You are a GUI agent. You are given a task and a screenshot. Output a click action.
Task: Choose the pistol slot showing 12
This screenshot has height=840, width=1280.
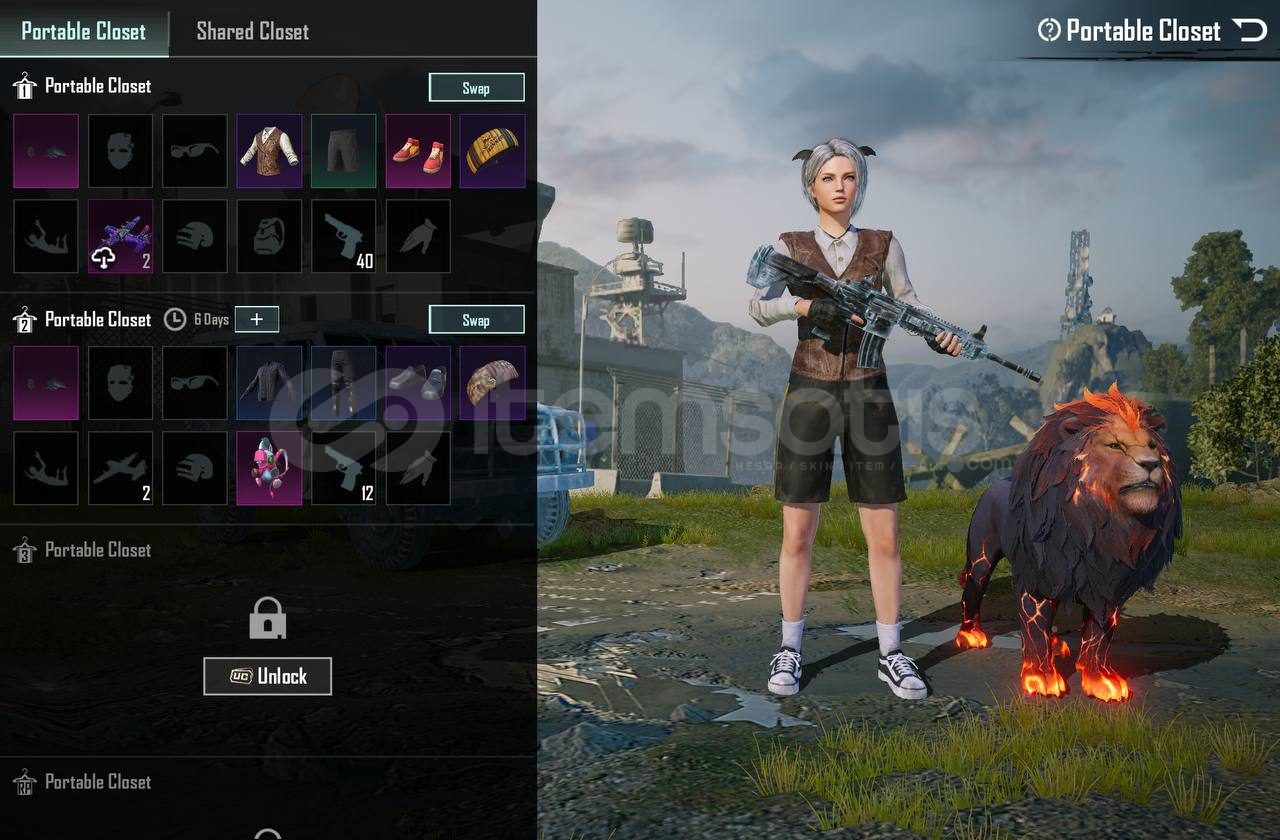pyautogui.click(x=344, y=468)
